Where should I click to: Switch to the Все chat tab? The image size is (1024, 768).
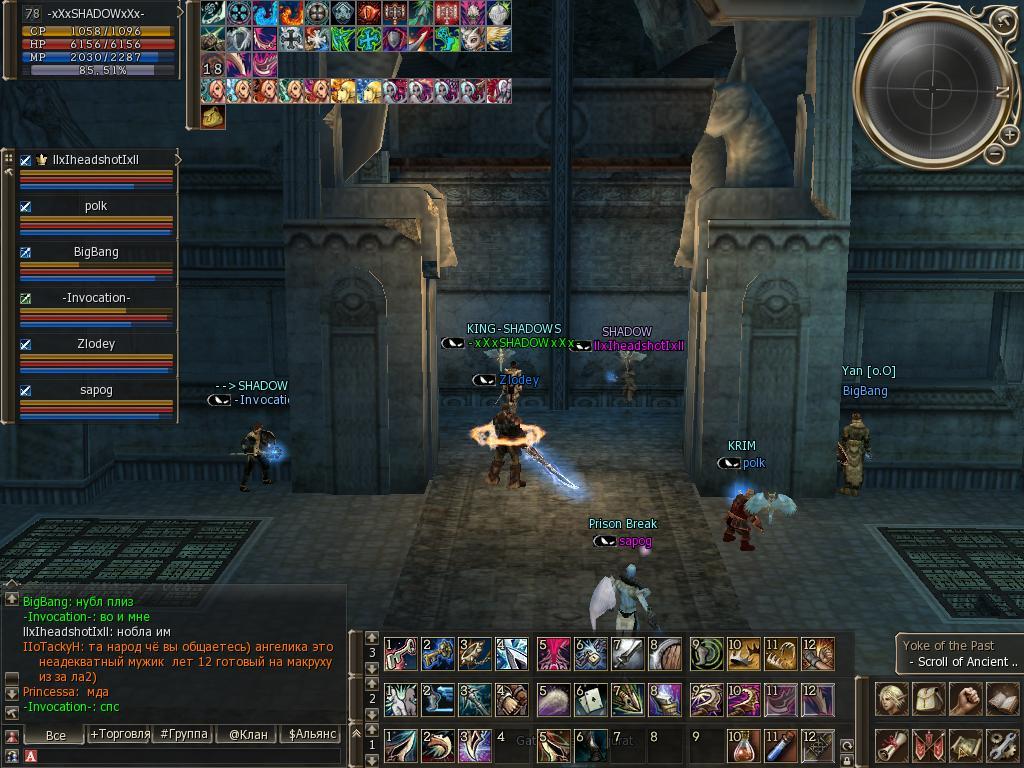[56, 735]
